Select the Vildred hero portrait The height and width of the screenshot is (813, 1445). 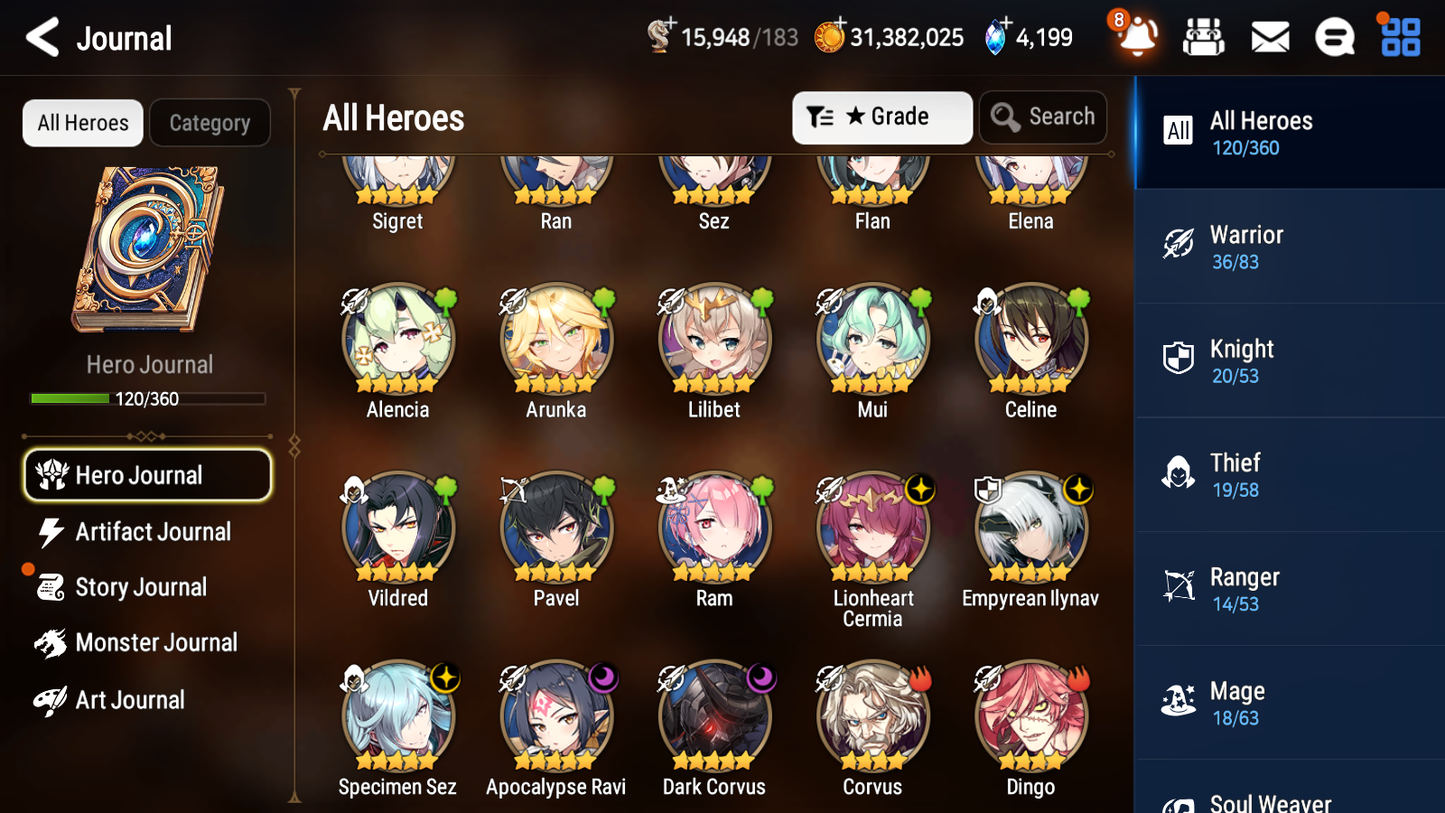pos(397,527)
